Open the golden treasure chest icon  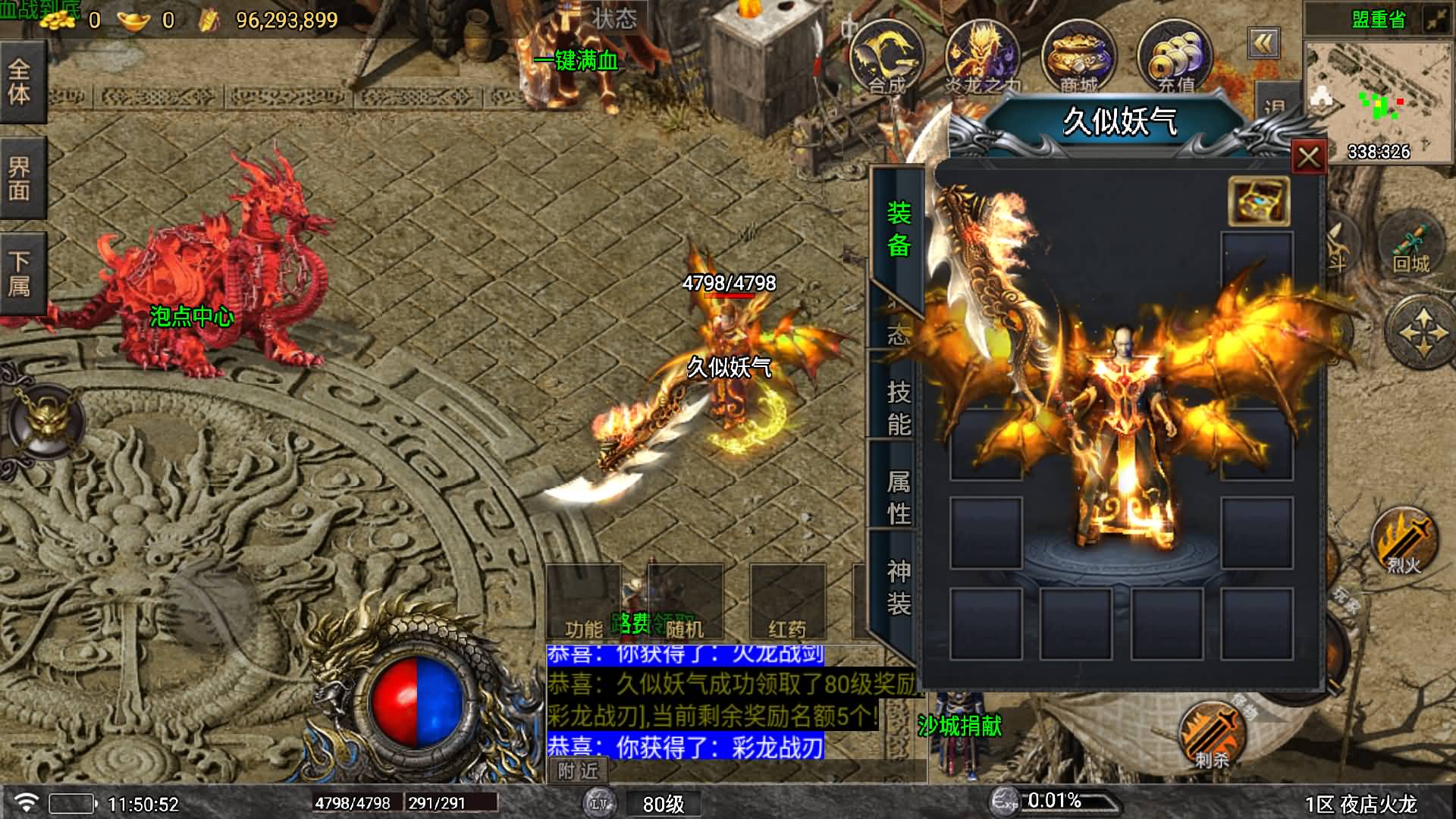click(1258, 202)
